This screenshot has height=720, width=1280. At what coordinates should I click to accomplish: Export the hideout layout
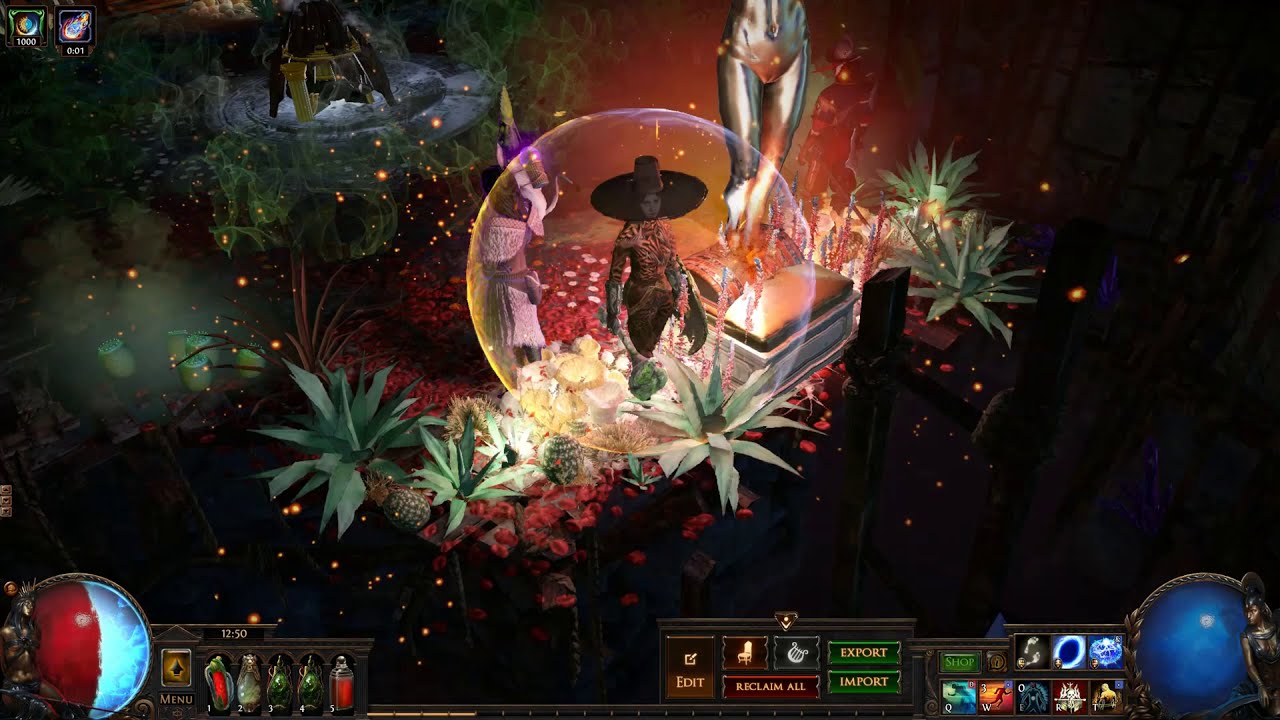tap(864, 653)
